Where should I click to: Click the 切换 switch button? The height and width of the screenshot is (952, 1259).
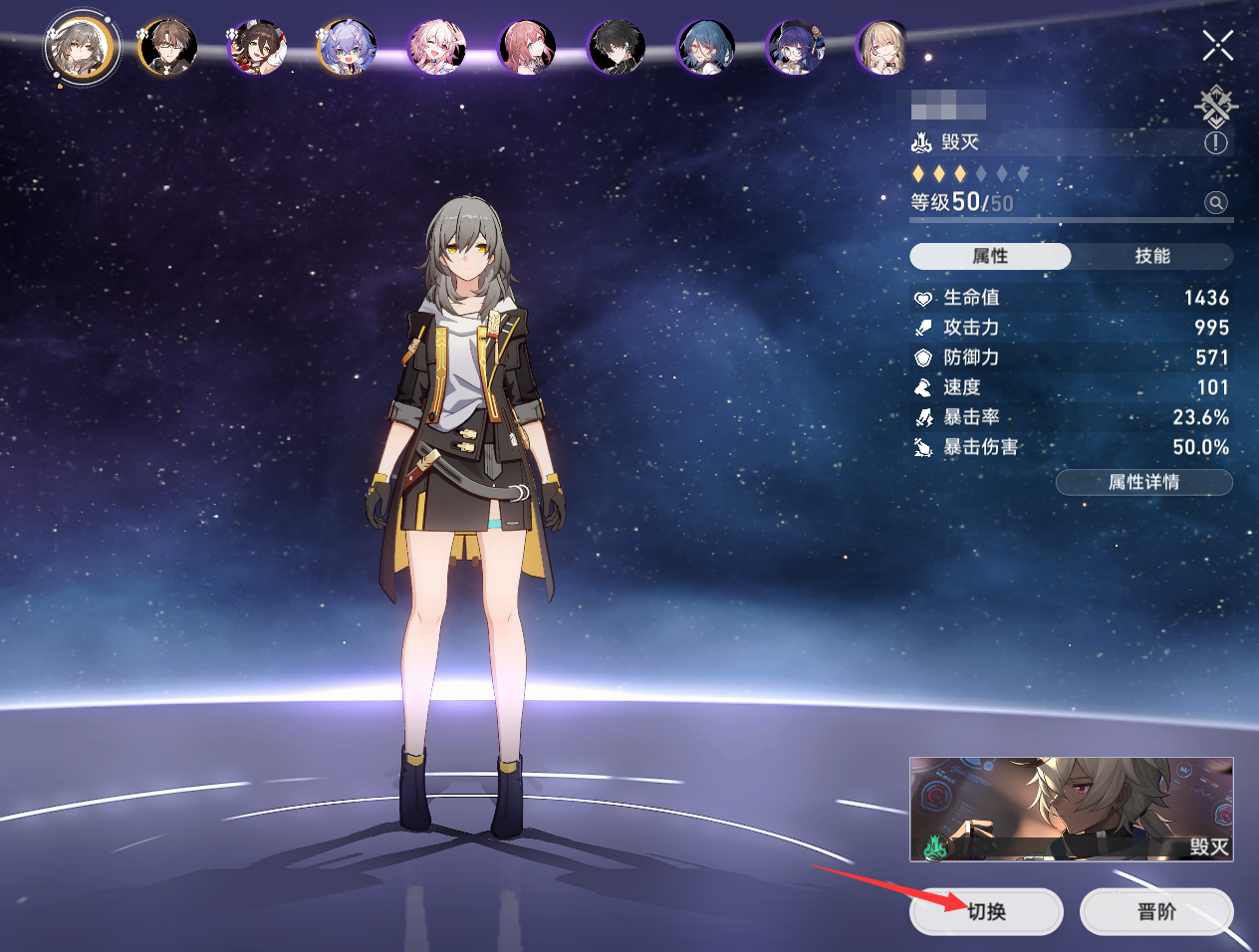[x=986, y=911]
